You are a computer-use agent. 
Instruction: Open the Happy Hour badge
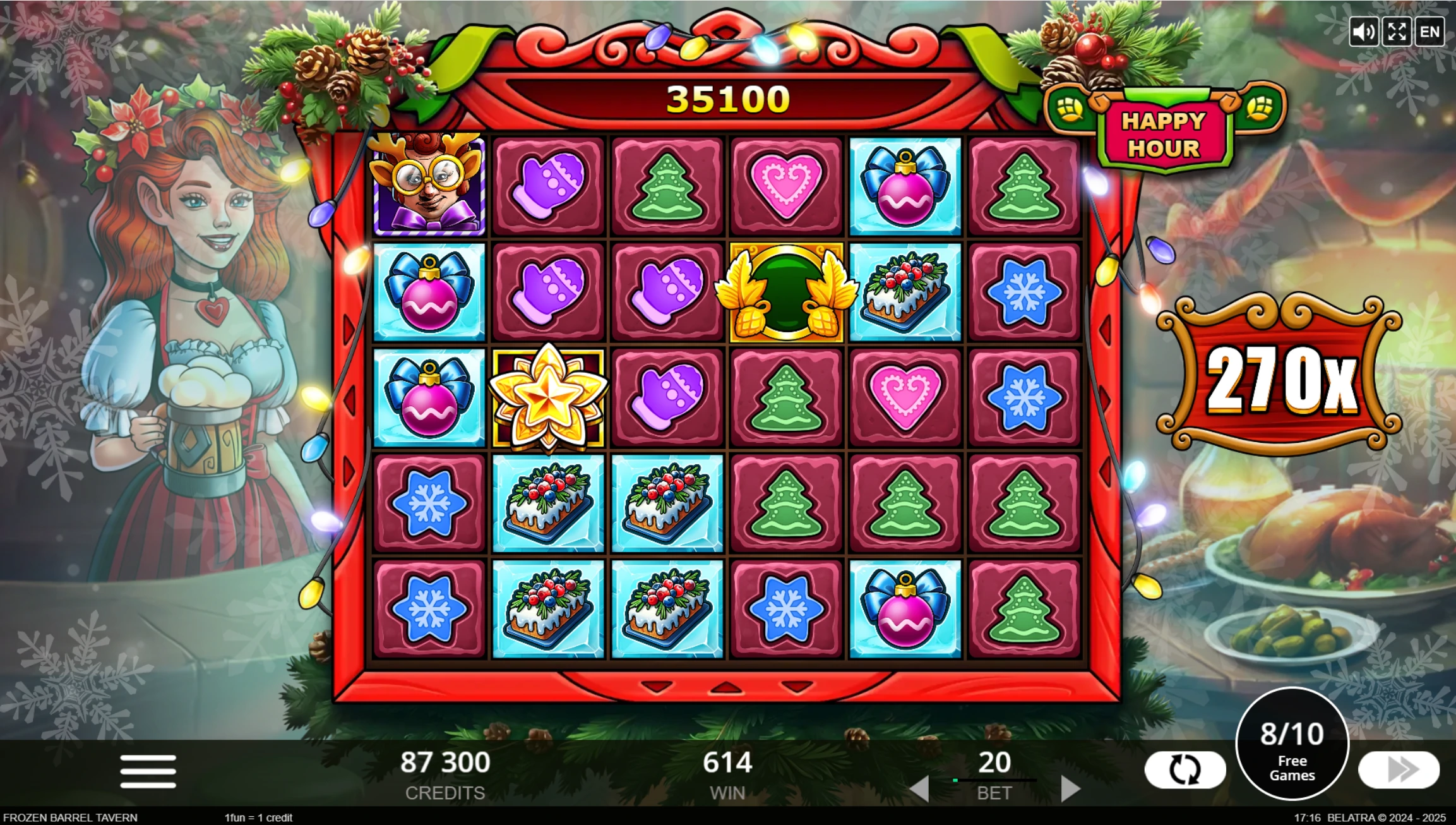point(1163,134)
